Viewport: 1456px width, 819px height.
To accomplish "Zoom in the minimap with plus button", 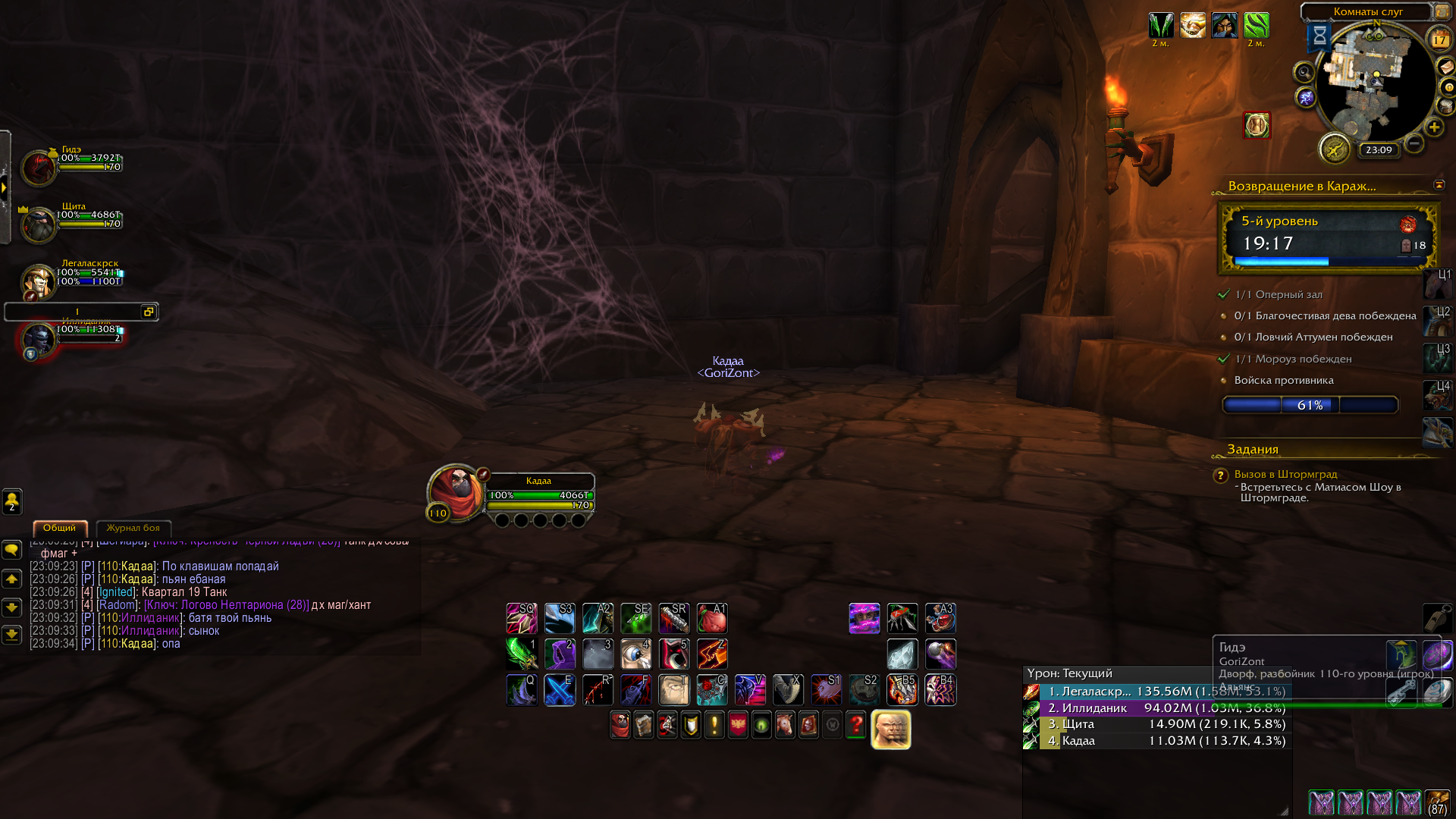I will click(1433, 127).
